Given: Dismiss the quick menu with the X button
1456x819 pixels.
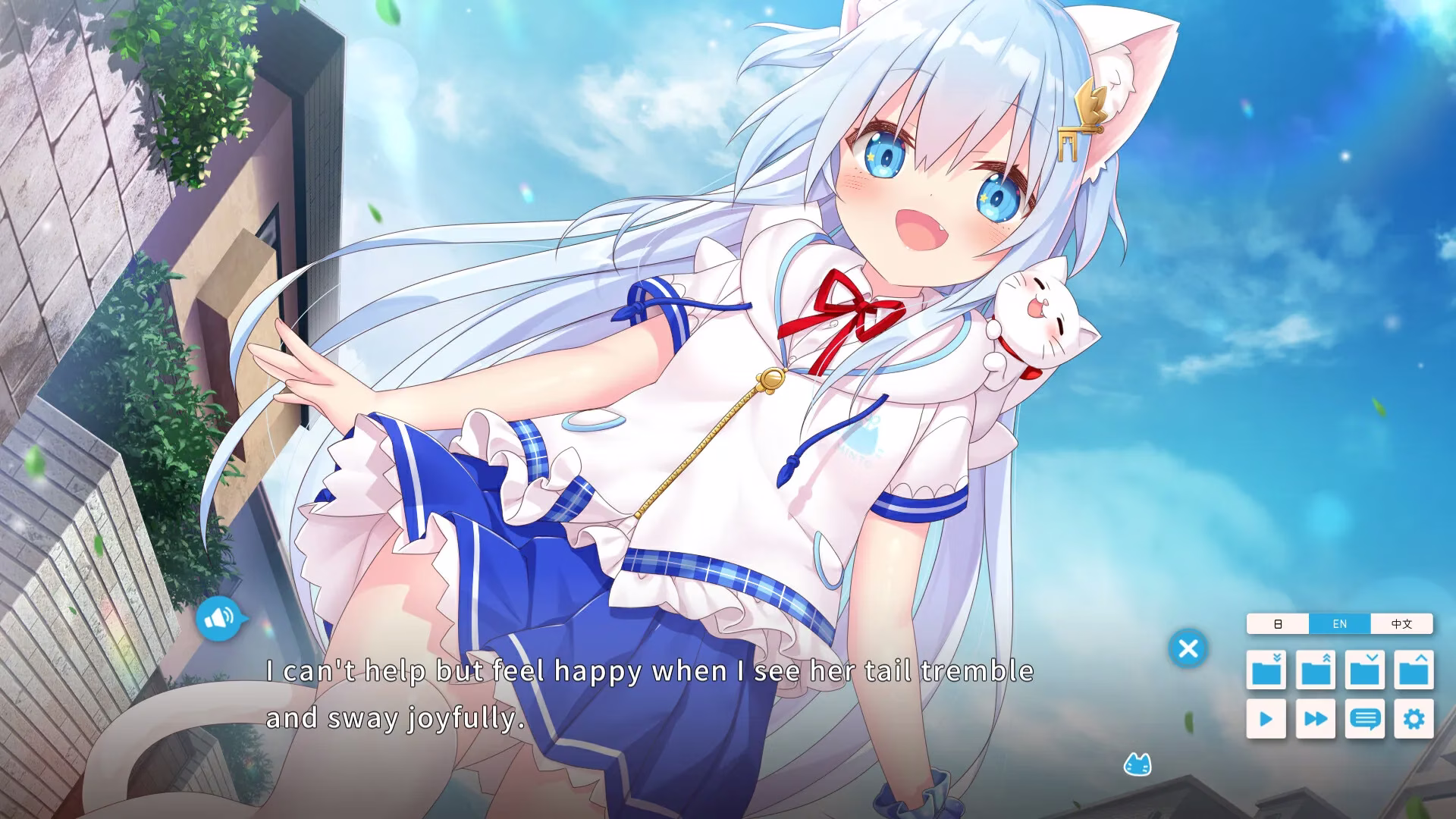Looking at the screenshot, I should pos(1188,650).
